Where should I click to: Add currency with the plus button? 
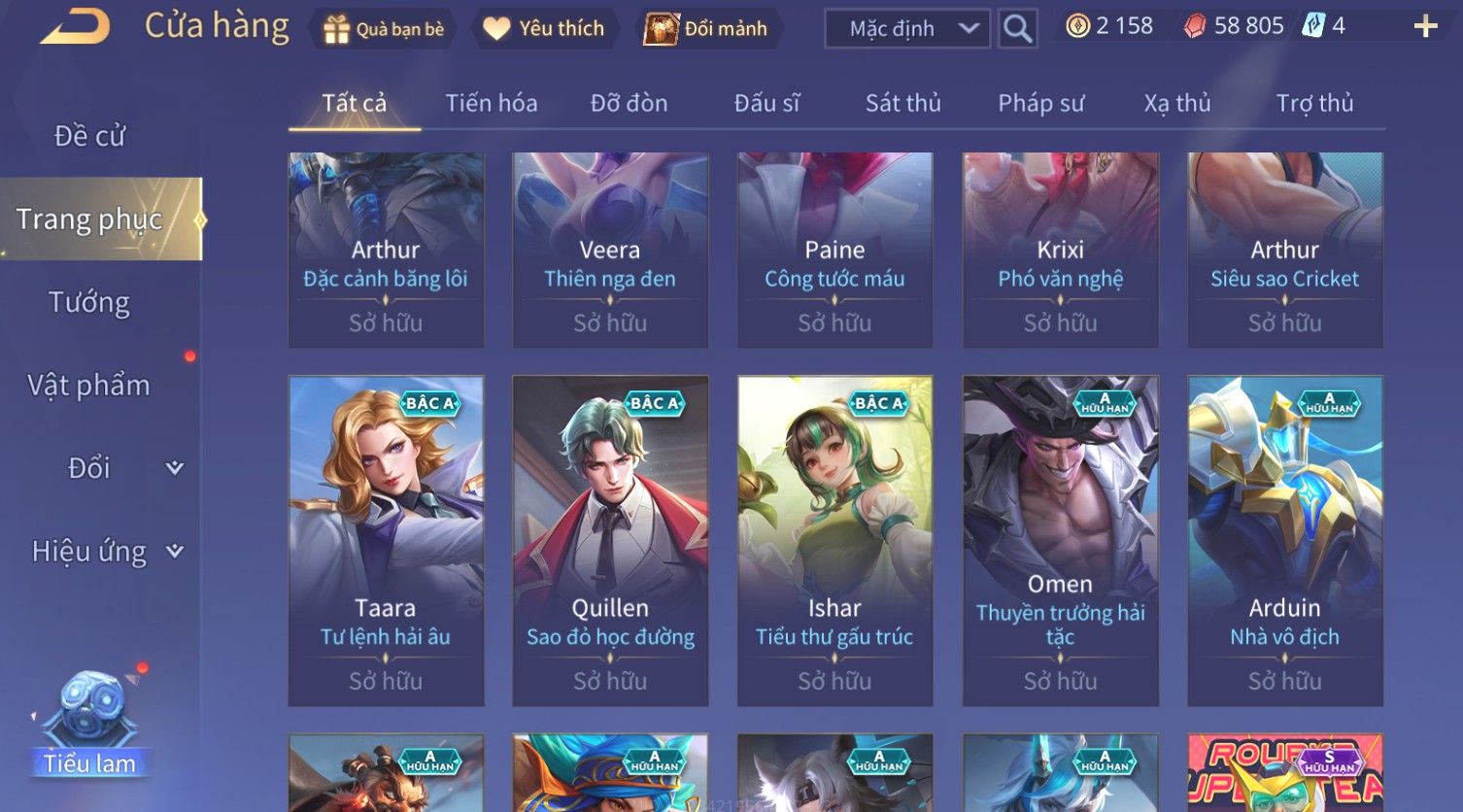(x=1425, y=26)
